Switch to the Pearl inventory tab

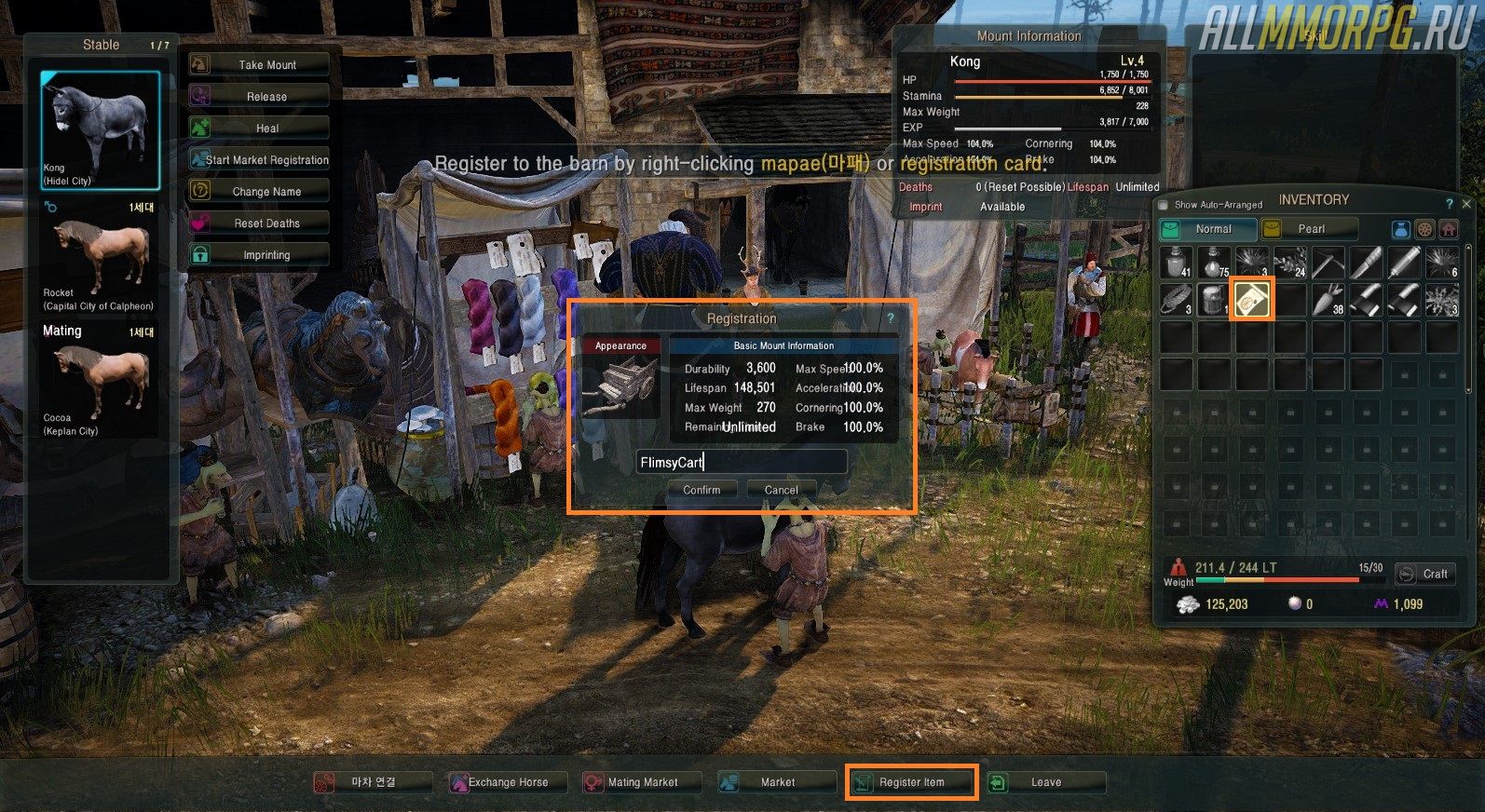(x=1310, y=229)
